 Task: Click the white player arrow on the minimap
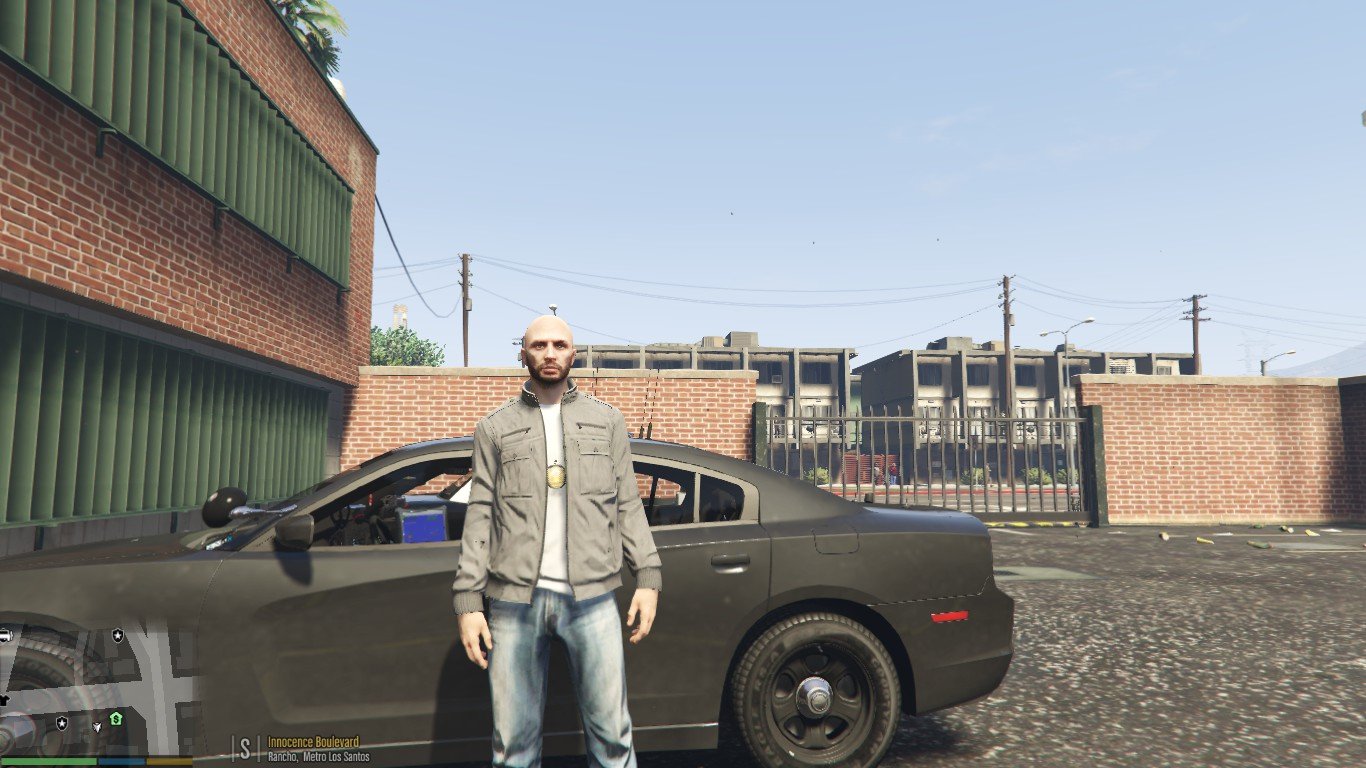click(x=97, y=727)
